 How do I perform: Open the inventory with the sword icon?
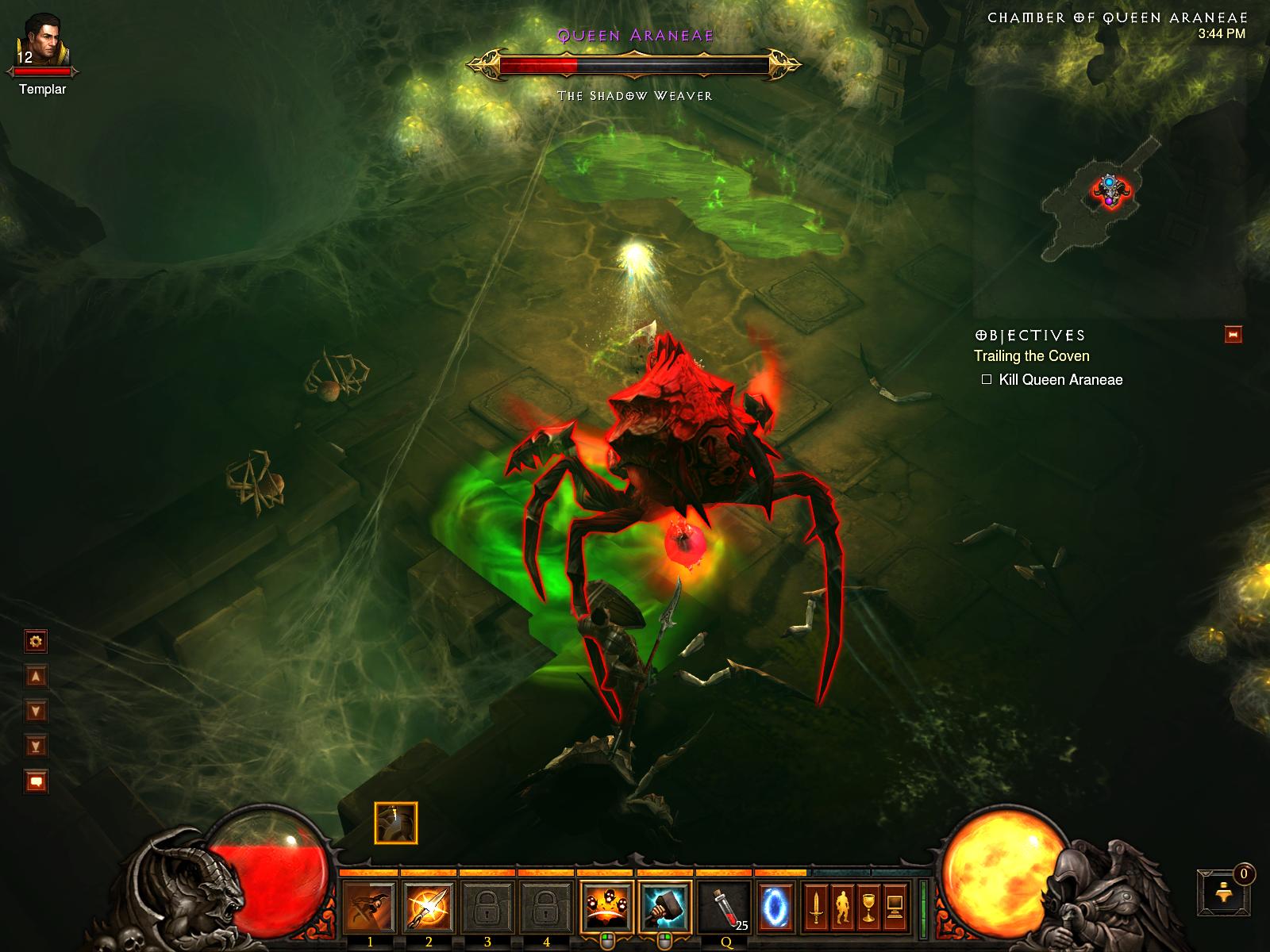(x=816, y=905)
